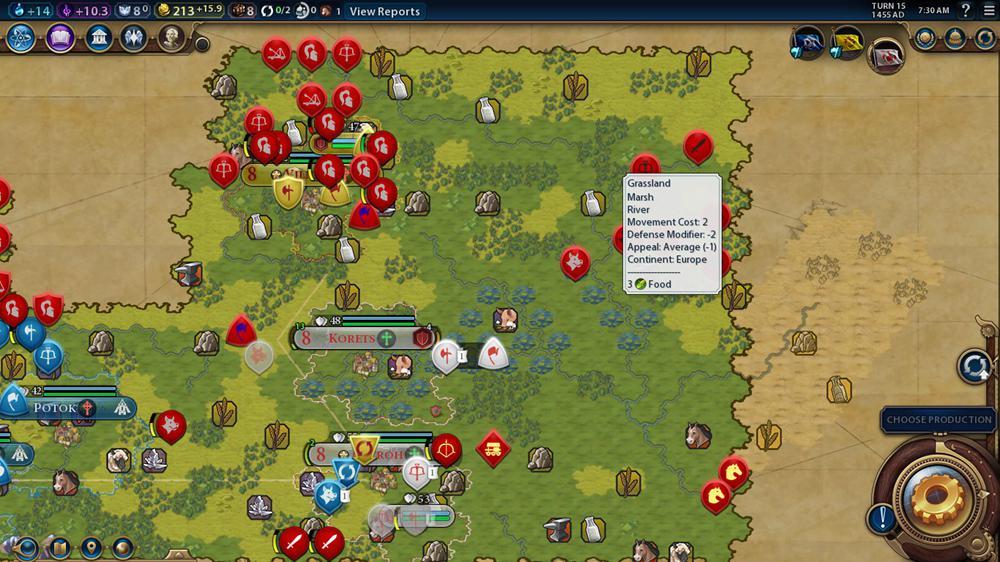The width and height of the screenshot is (1000, 562).
Task: Open the great people bust icon
Action: [x=171, y=38]
